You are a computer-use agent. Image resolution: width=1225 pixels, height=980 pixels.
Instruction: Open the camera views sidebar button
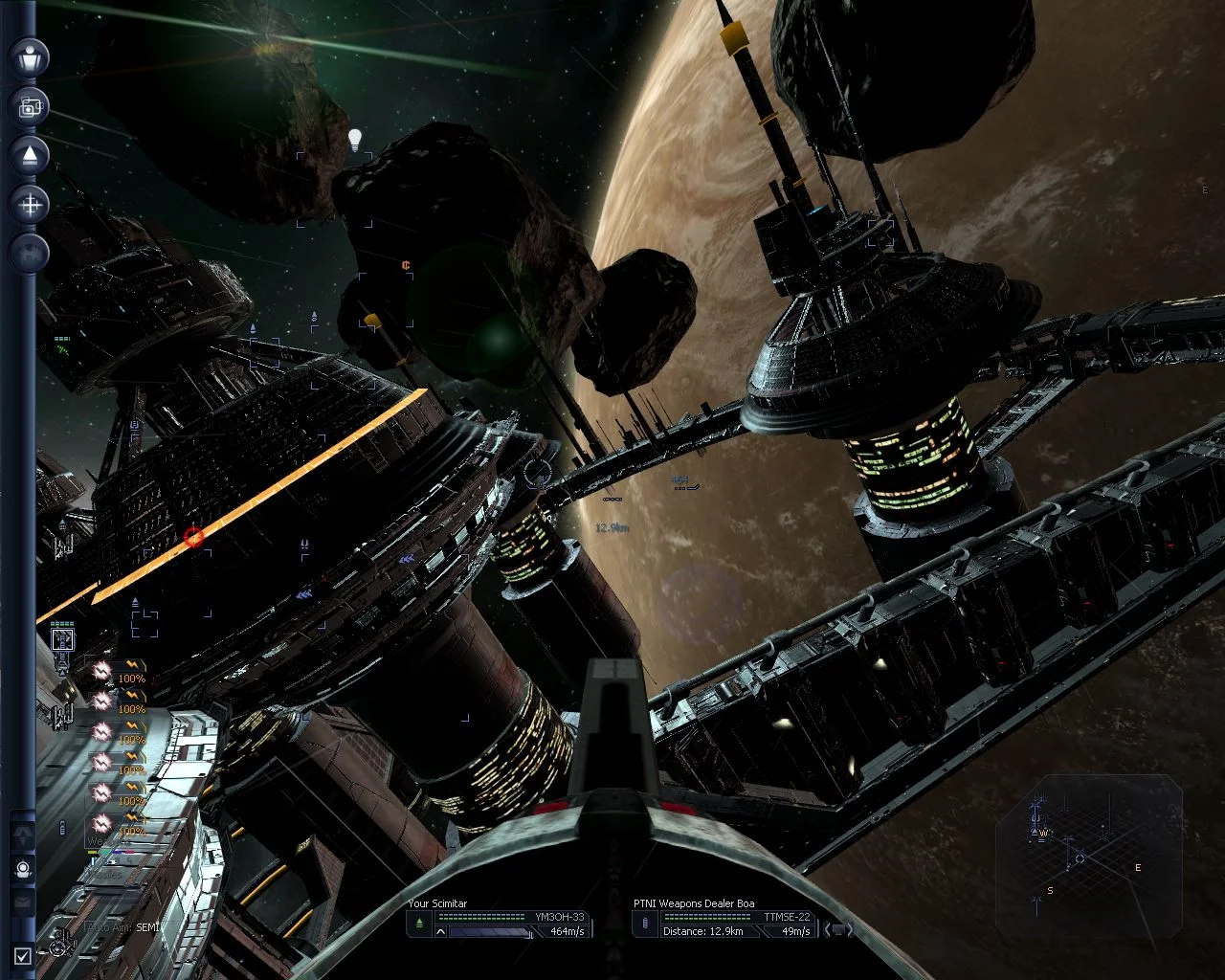point(29,107)
